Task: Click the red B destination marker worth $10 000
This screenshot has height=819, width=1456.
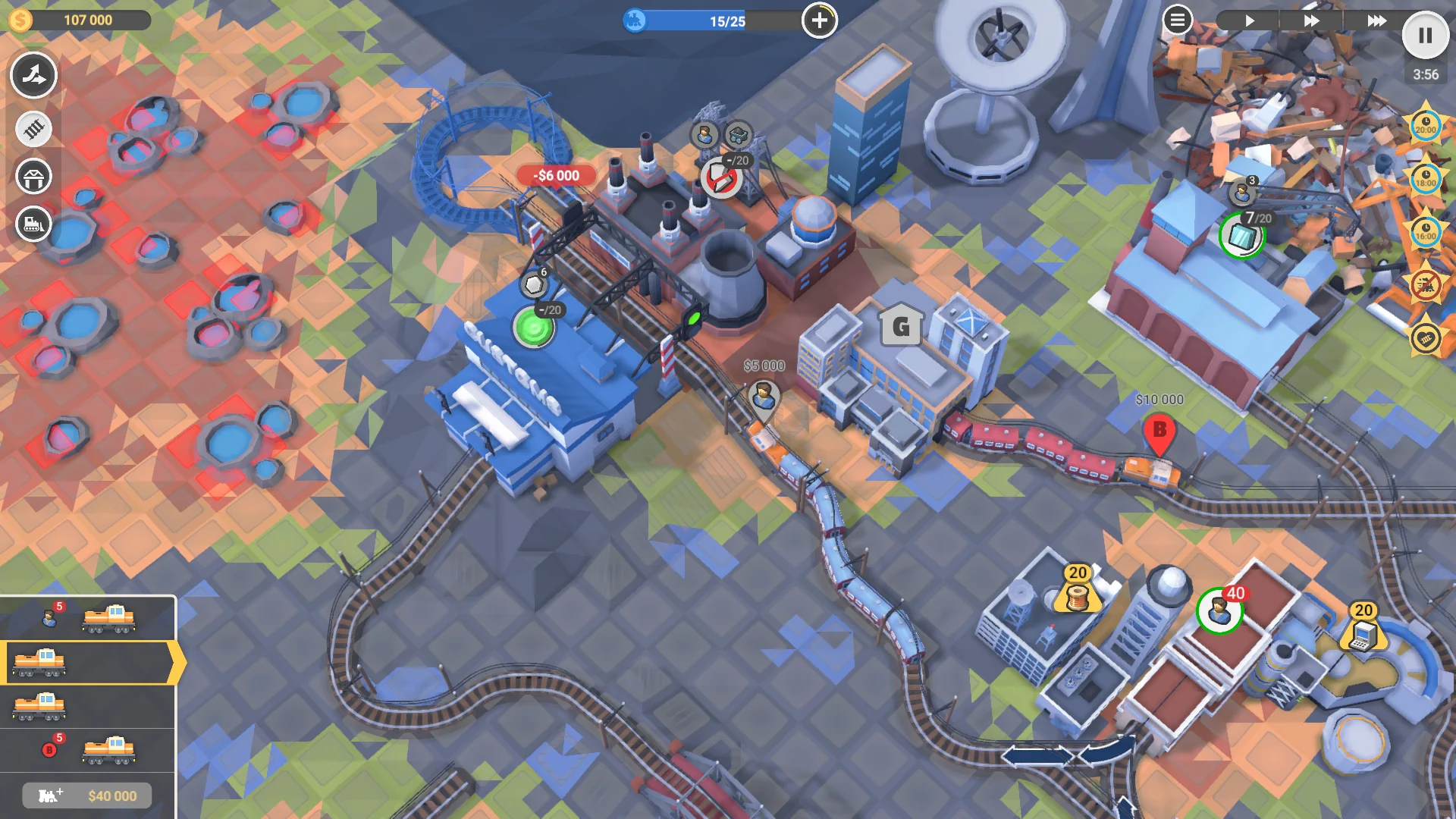Action: [1159, 428]
